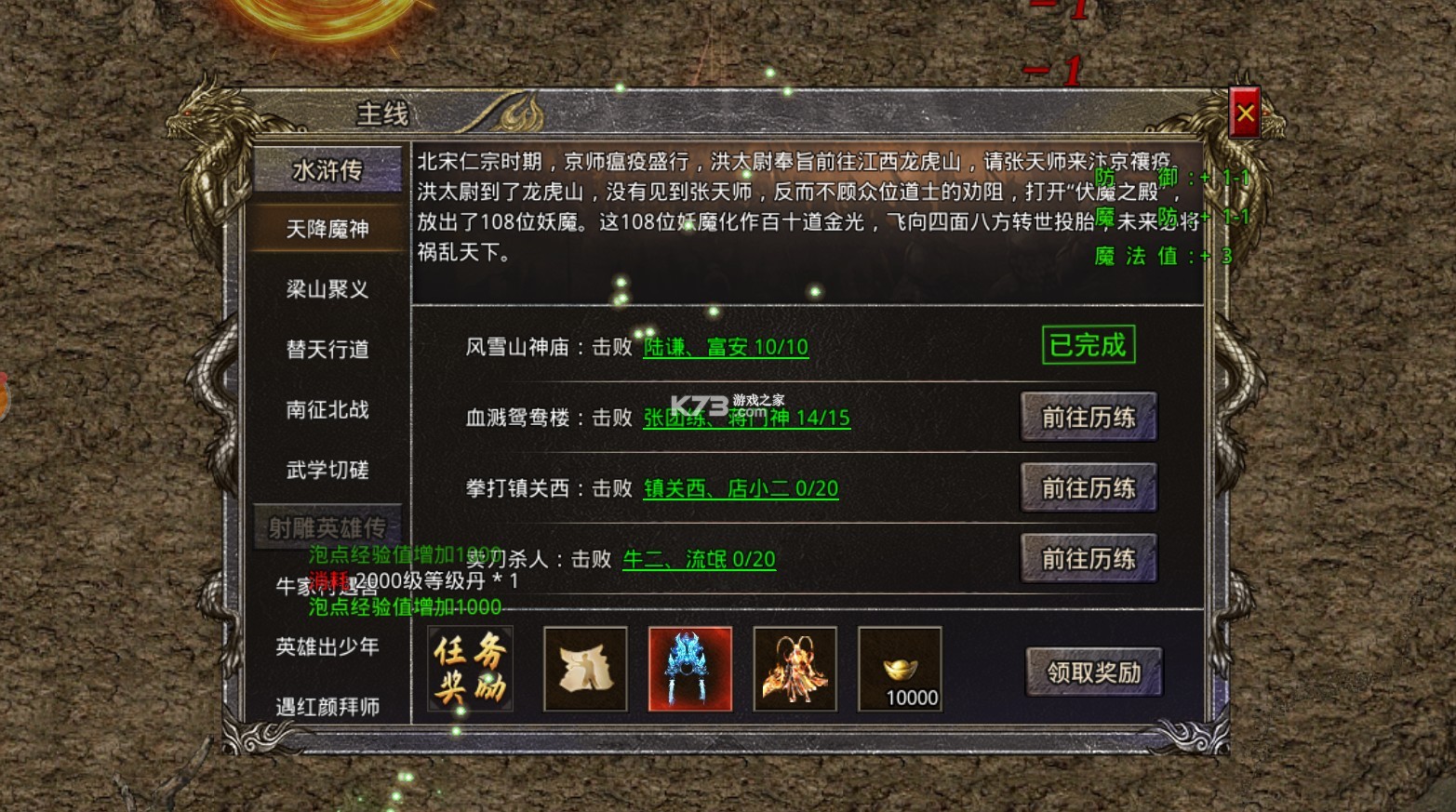Click the 已完成 status button
This screenshot has width=1456, height=812.
point(1088,346)
